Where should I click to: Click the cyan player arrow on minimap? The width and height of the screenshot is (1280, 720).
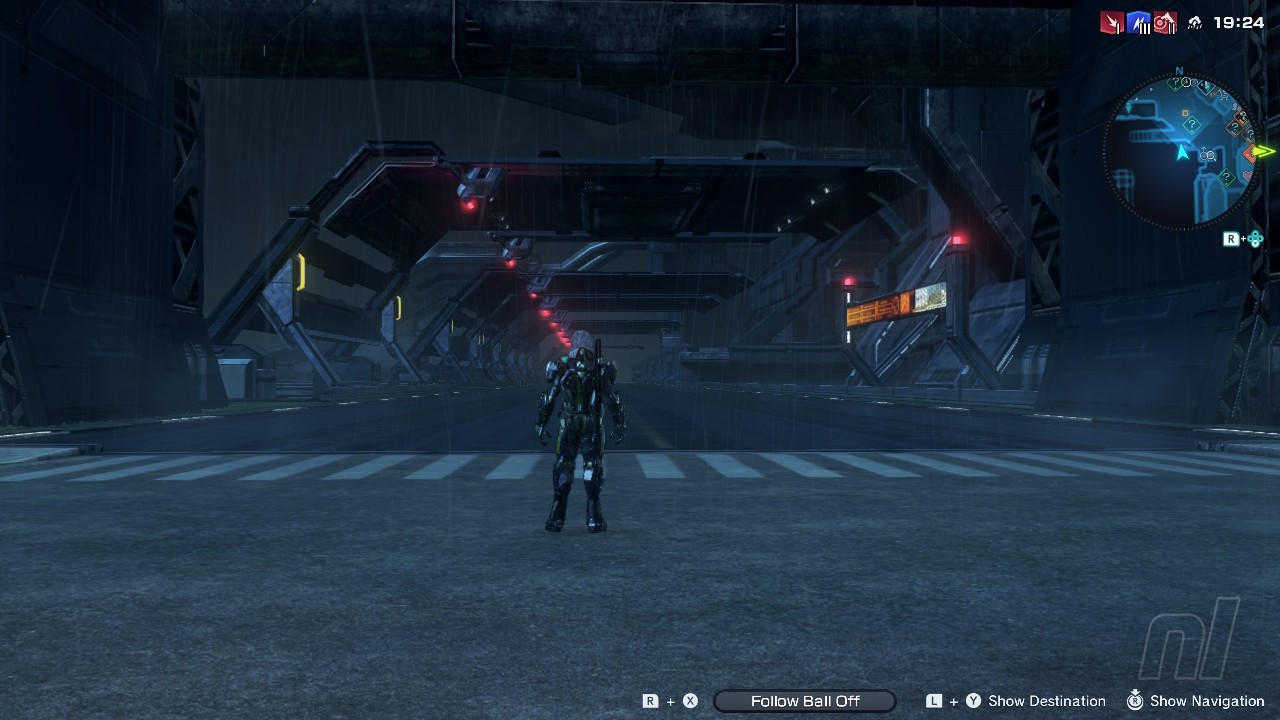coord(1183,152)
